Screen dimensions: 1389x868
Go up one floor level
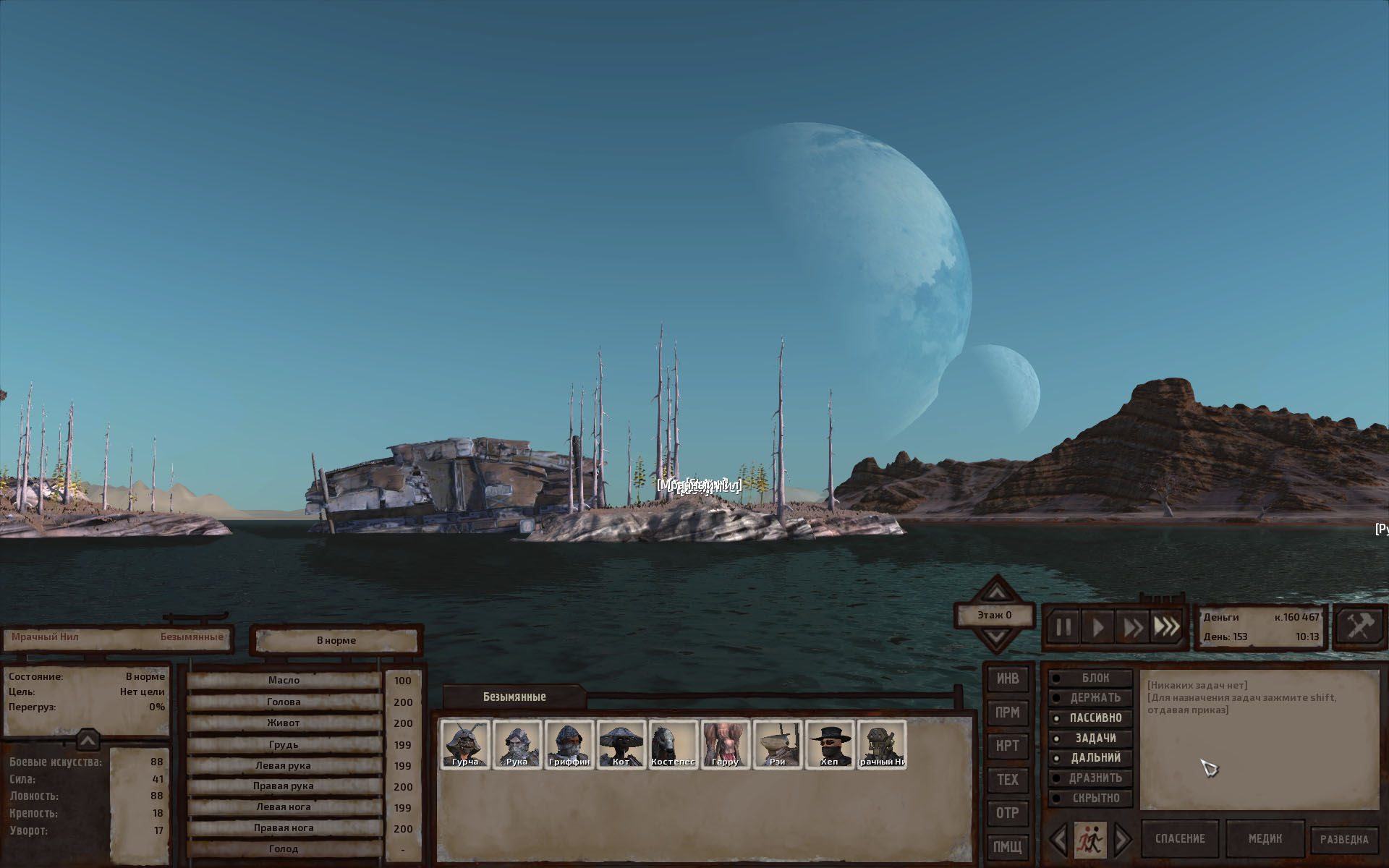996,592
